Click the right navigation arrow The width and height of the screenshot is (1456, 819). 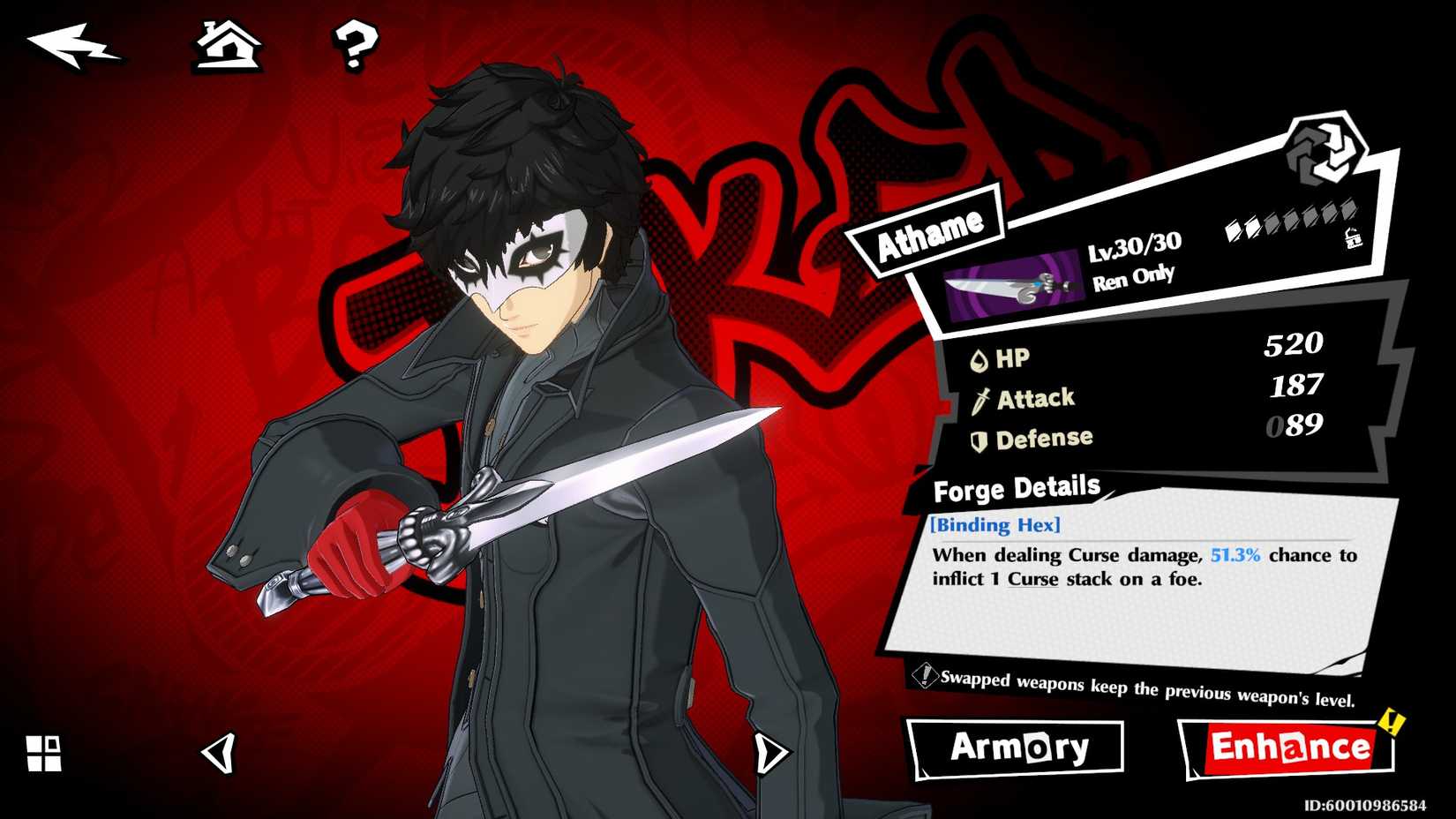771,755
